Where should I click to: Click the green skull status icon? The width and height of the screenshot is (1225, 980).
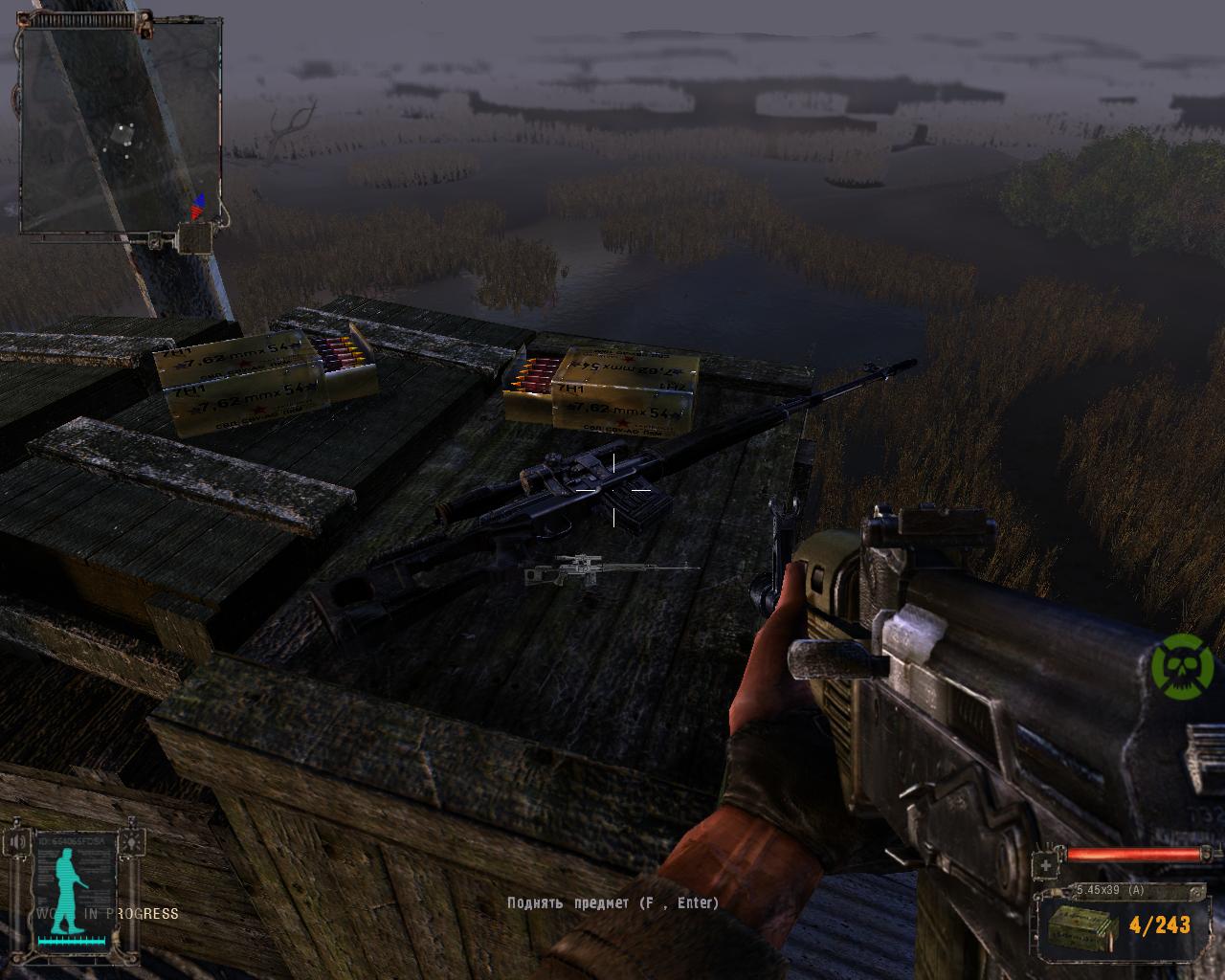(1181, 663)
